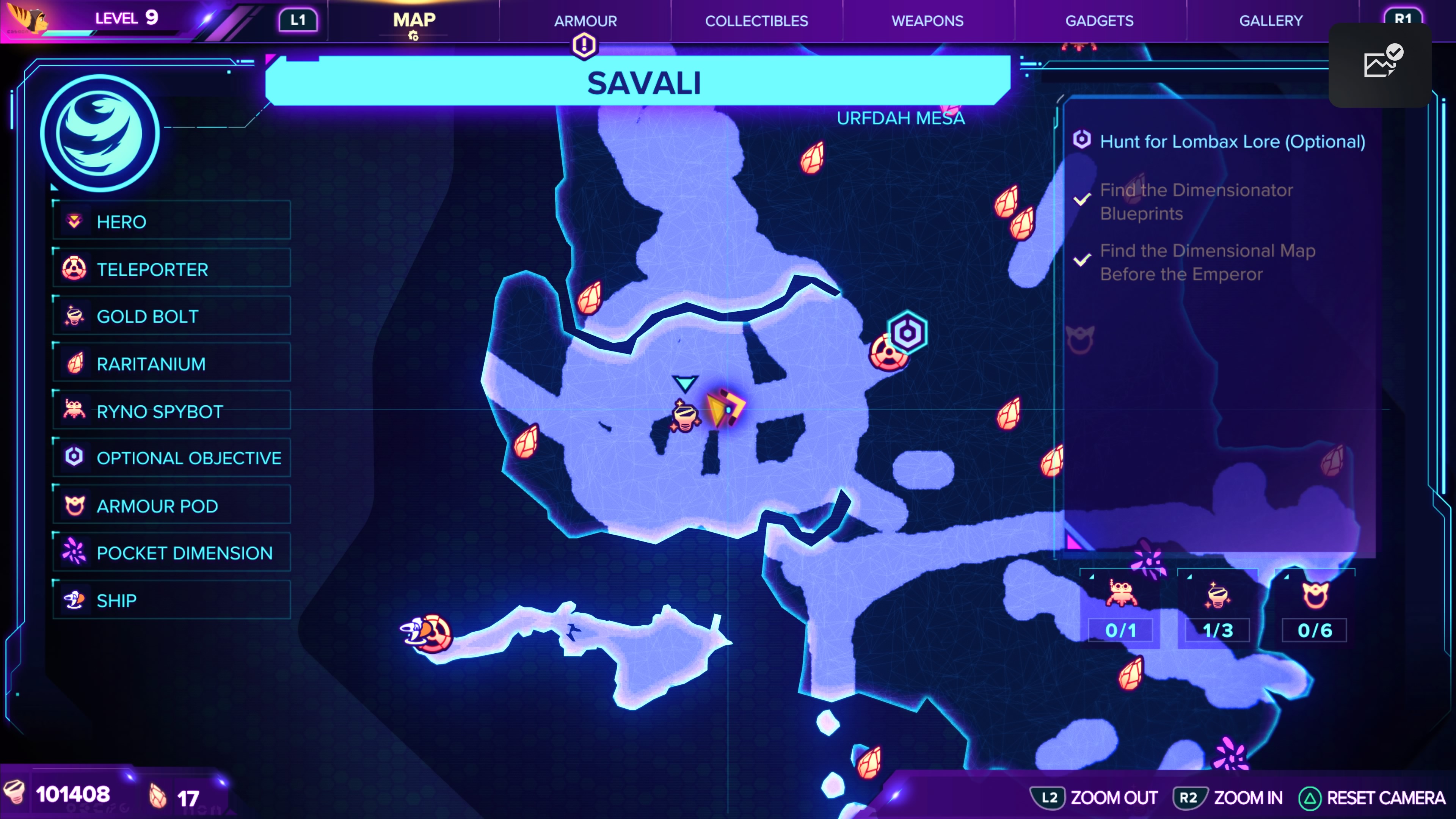
Task: Select the Gadgets tab
Action: click(x=1099, y=21)
